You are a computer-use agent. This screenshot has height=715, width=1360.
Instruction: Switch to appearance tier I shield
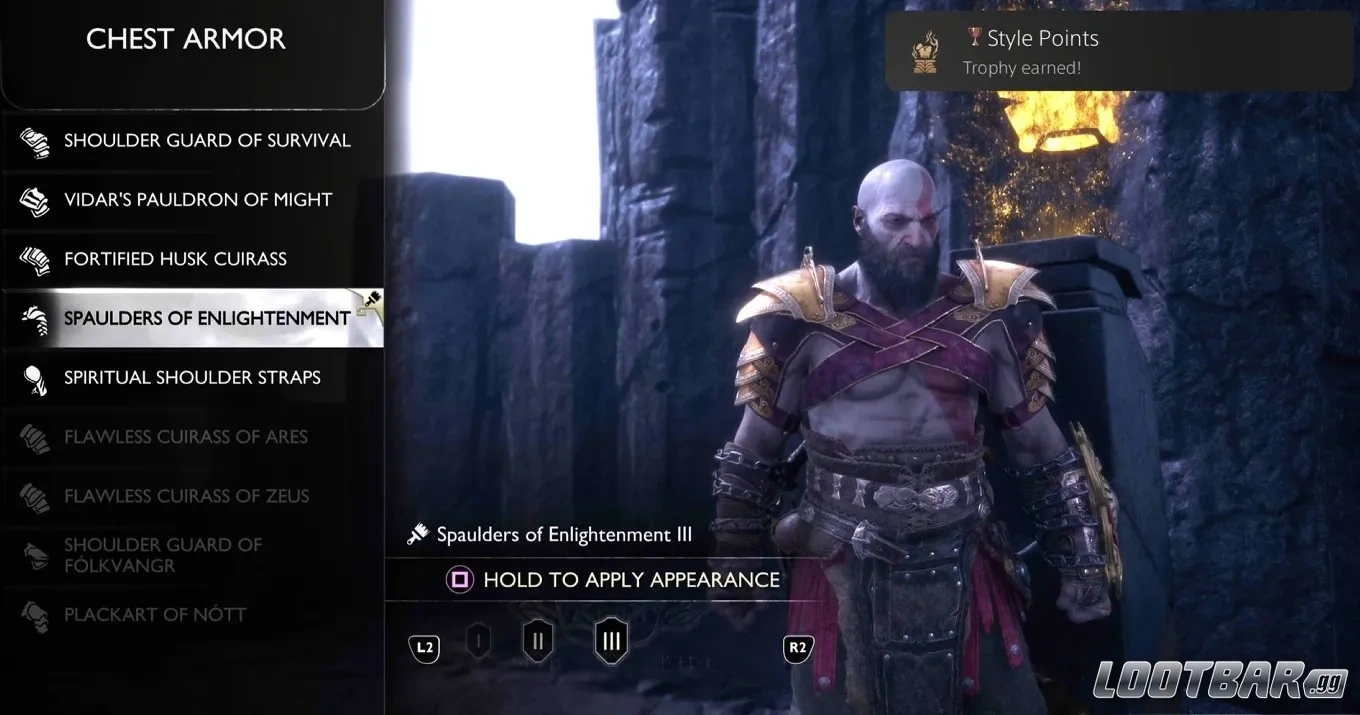pos(478,641)
